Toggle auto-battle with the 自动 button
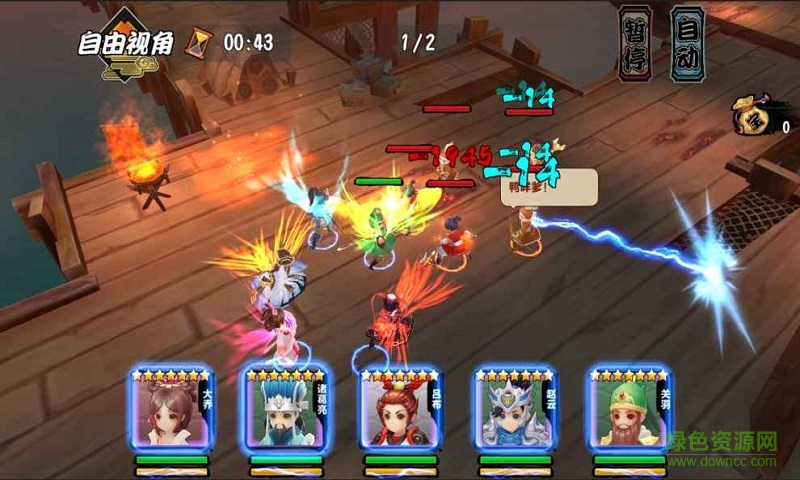Viewport: 800px width, 480px height. [687, 43]
